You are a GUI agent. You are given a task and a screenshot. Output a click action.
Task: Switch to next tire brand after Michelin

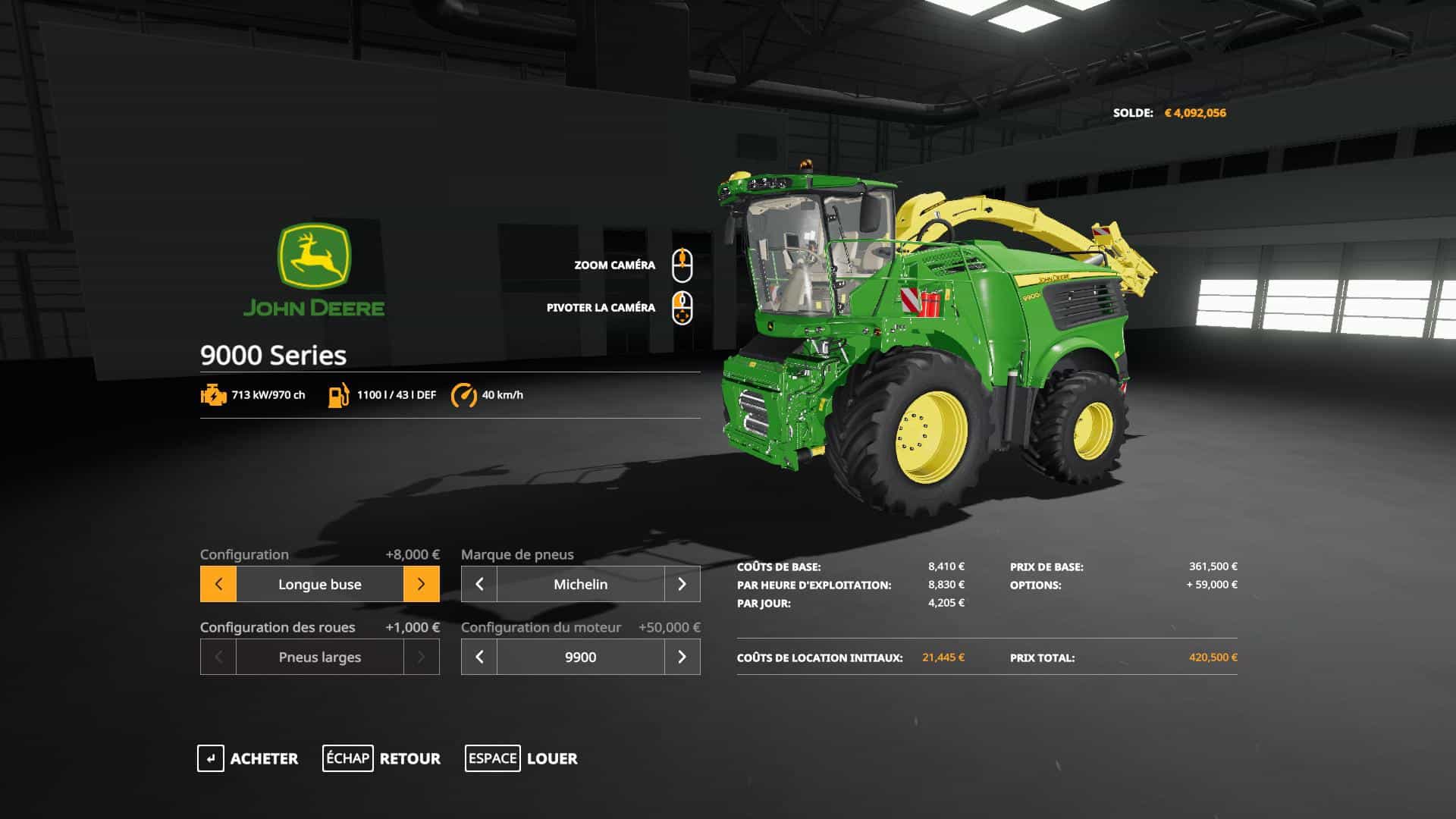(682, 584)
